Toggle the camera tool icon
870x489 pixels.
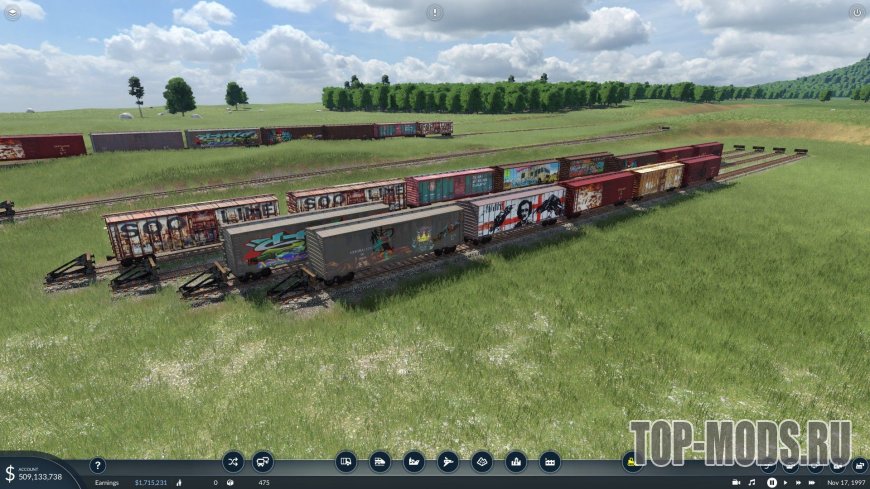735,482
